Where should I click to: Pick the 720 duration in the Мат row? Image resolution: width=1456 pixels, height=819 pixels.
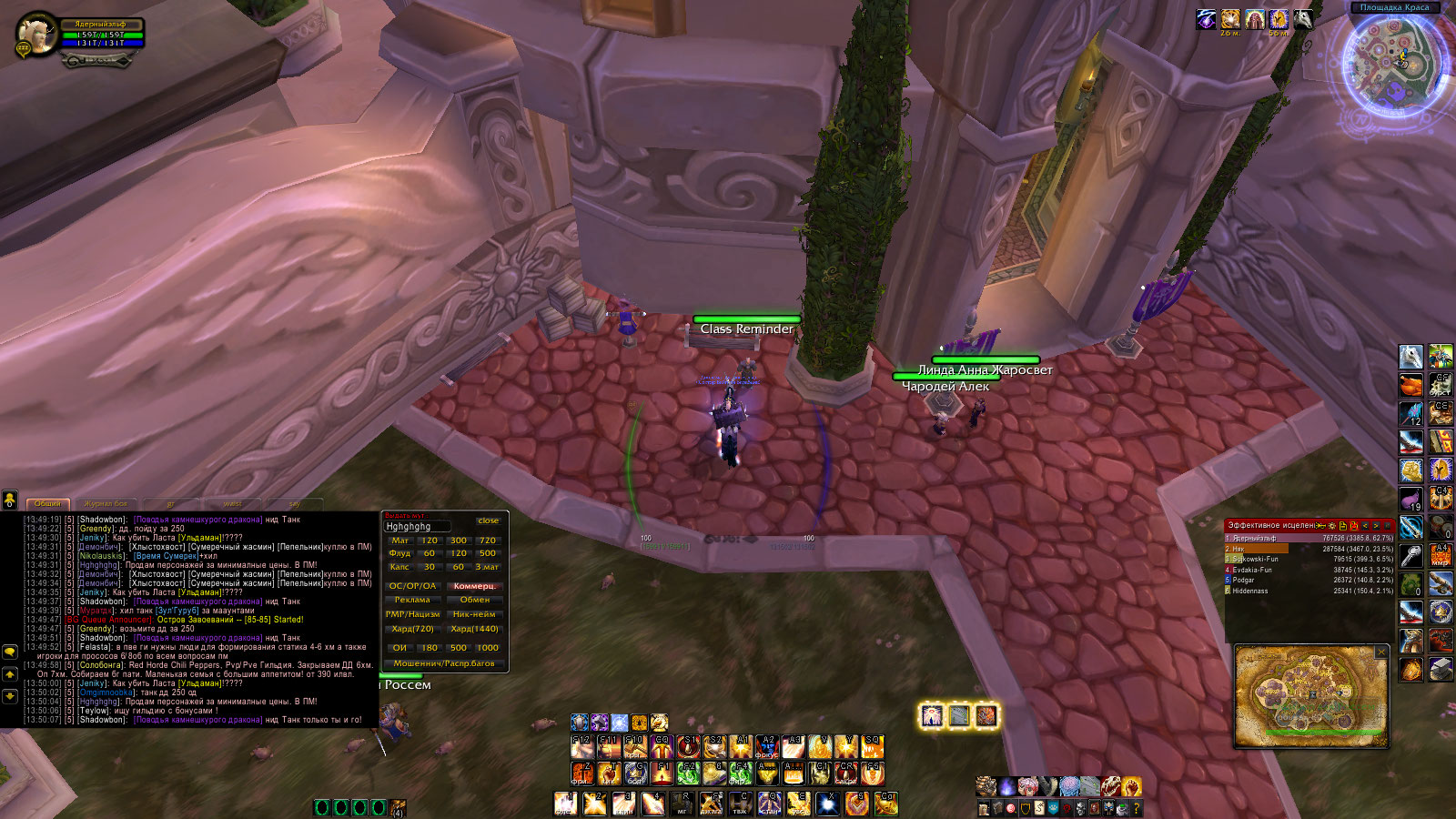488,541
